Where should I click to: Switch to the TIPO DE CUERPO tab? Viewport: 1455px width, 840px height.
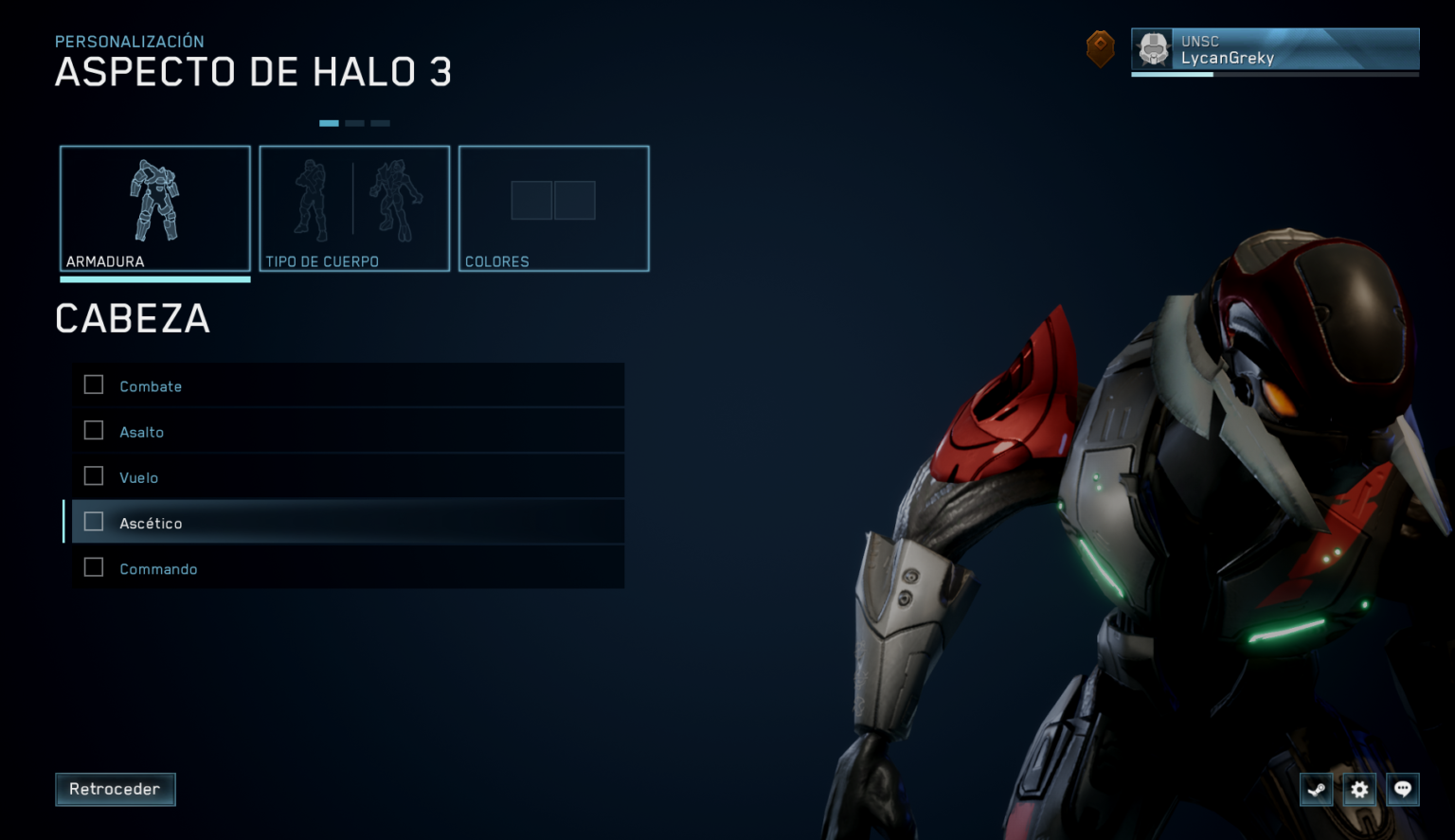354,208
